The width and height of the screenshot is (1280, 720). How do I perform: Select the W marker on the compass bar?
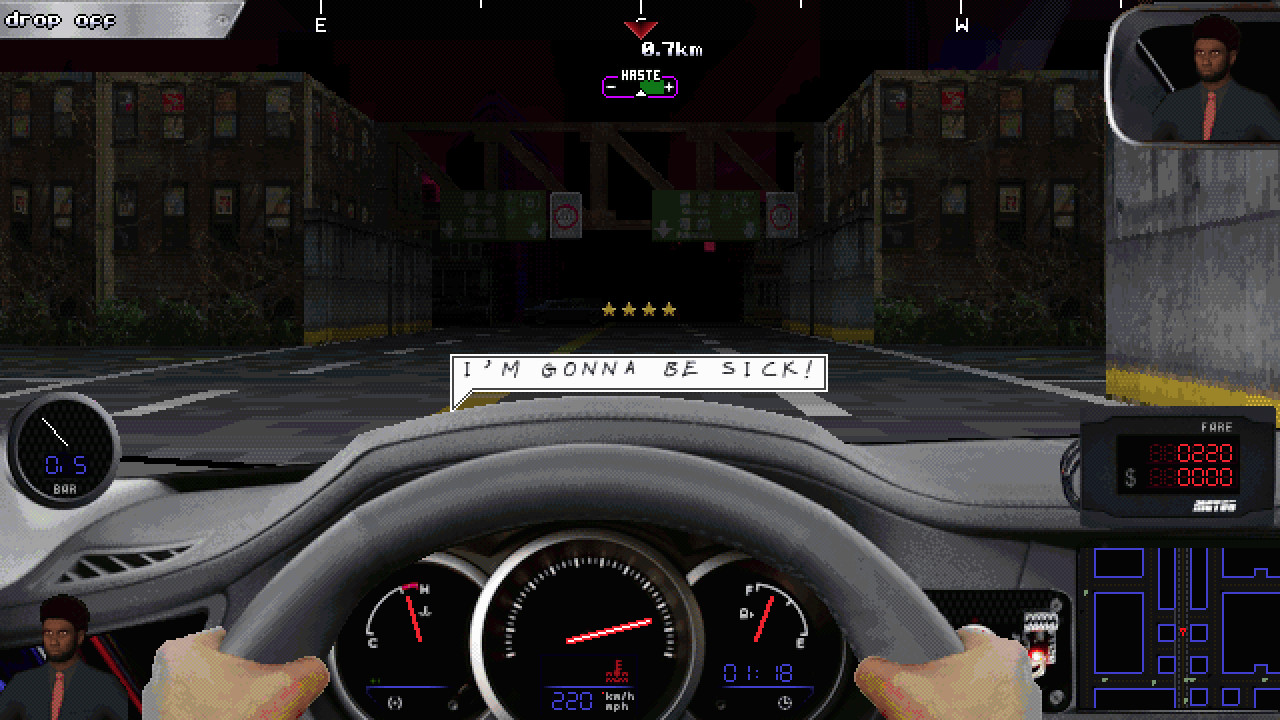coord(963,23)
